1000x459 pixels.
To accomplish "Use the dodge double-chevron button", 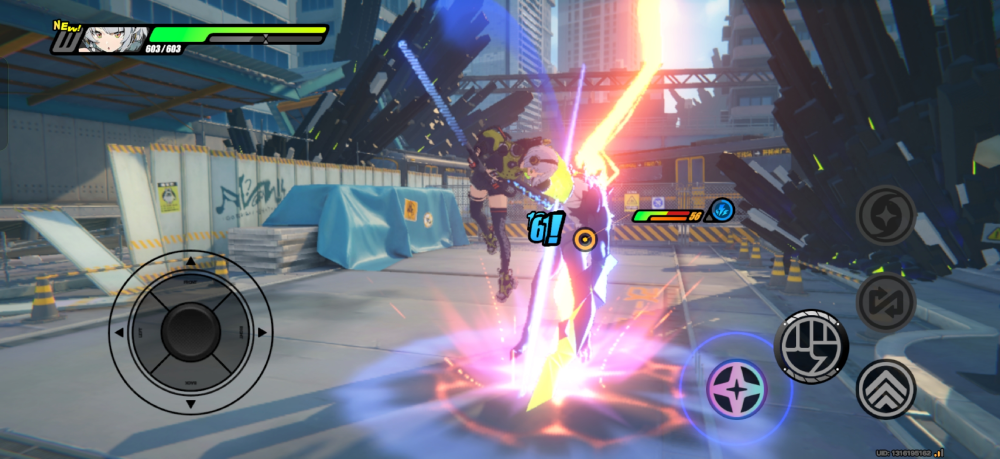I will tap(886, 389).
